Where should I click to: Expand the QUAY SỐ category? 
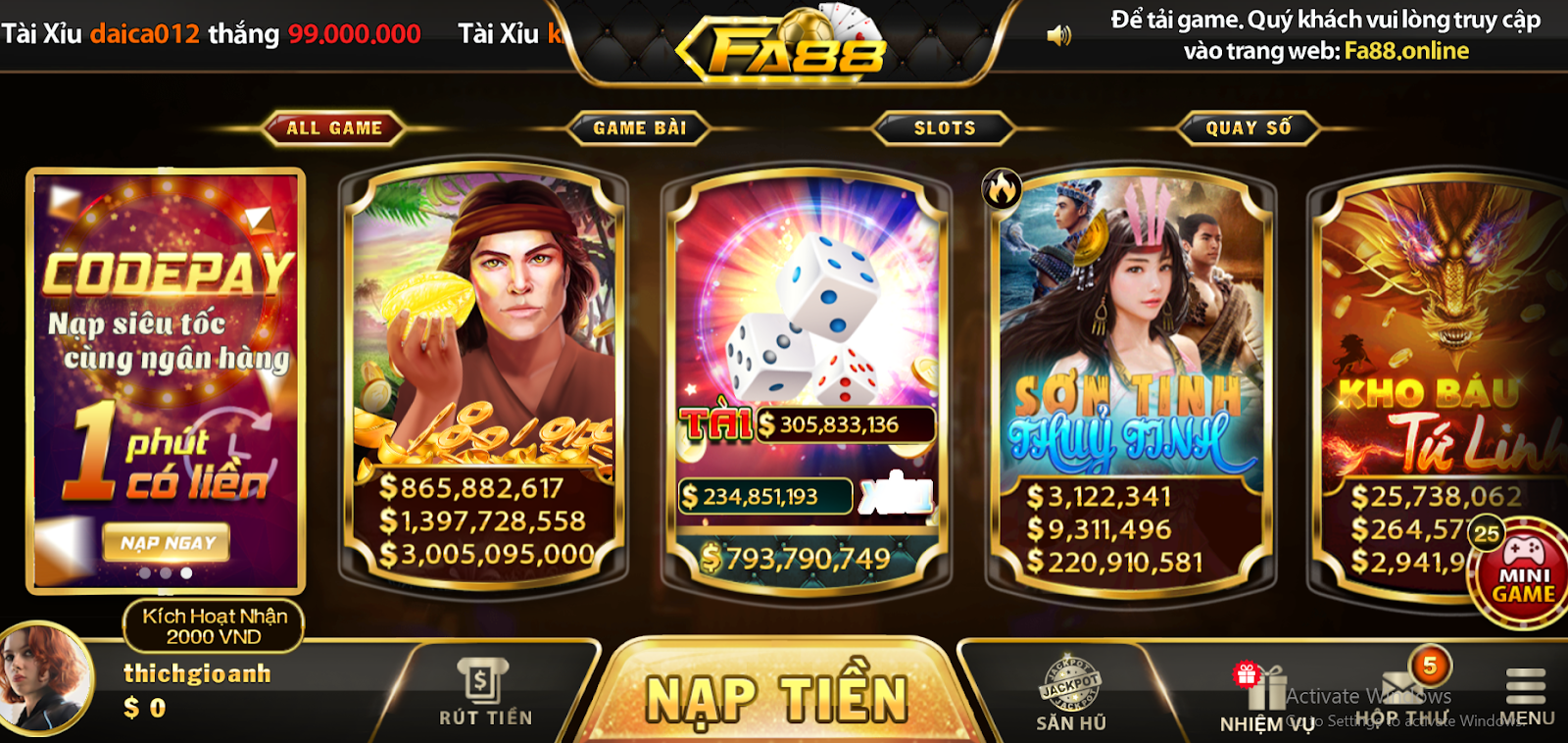[x=1247, y=127]
